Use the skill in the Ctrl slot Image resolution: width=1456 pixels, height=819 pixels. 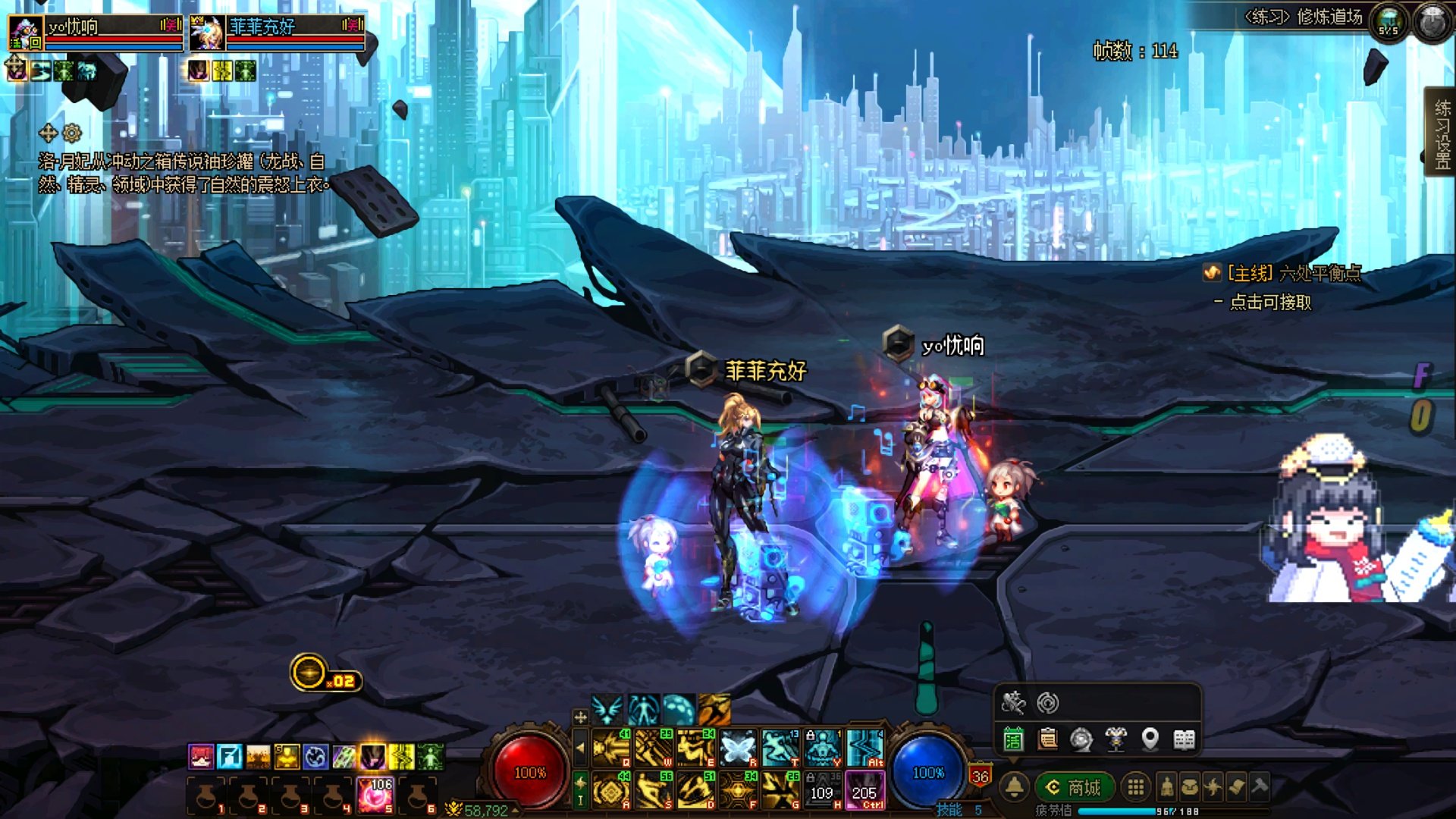point(864,790)
